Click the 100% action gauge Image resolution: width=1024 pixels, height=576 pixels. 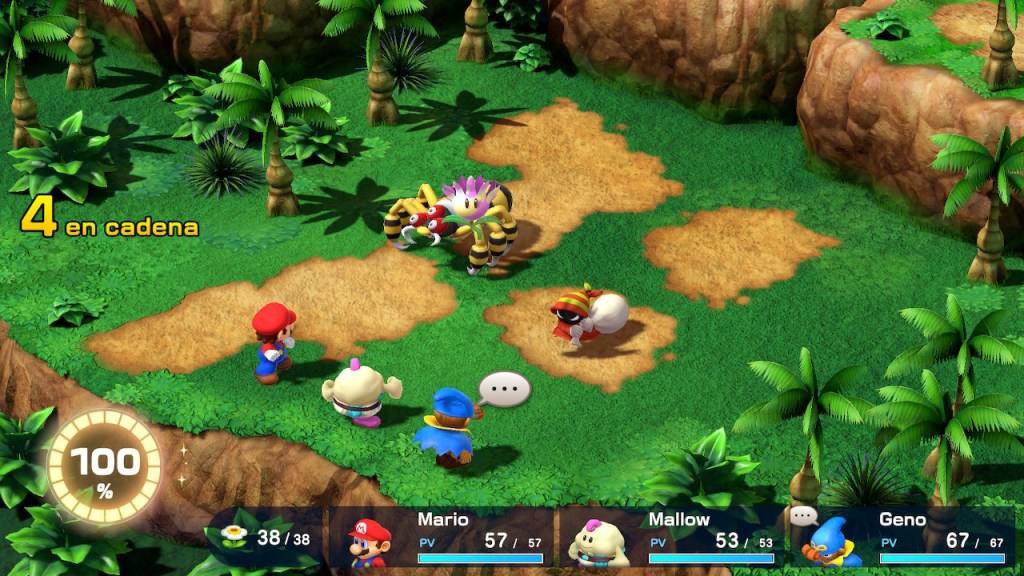click(104, 466)
